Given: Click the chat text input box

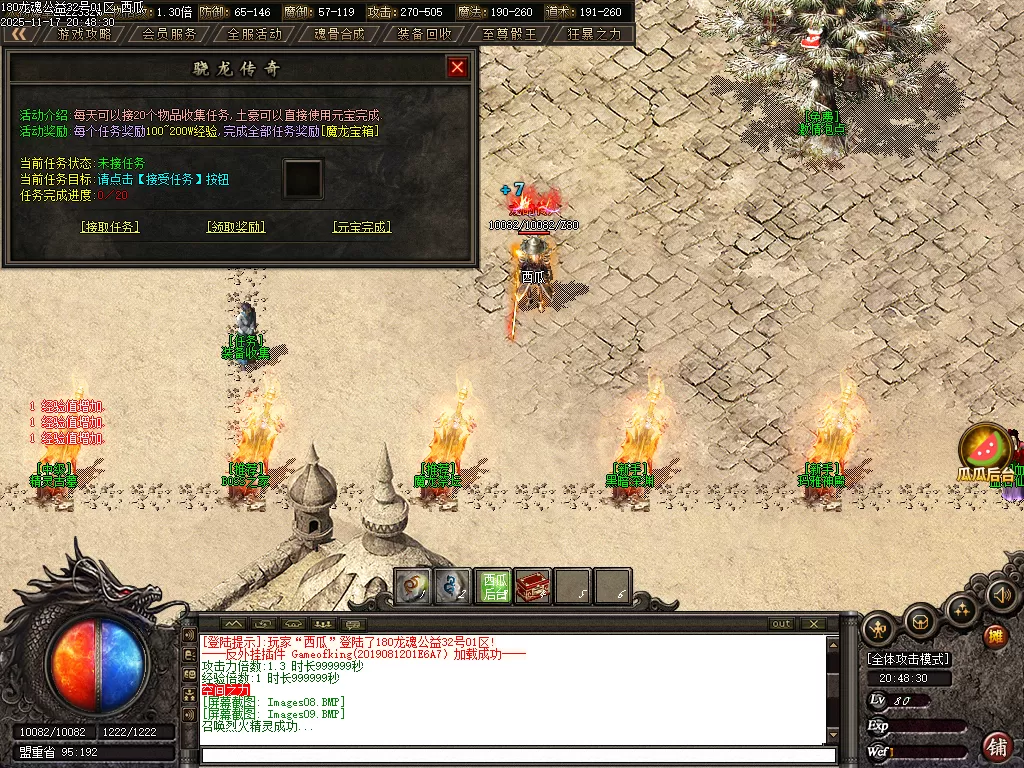Looking at the screenshot, I should tap(510, 755).
